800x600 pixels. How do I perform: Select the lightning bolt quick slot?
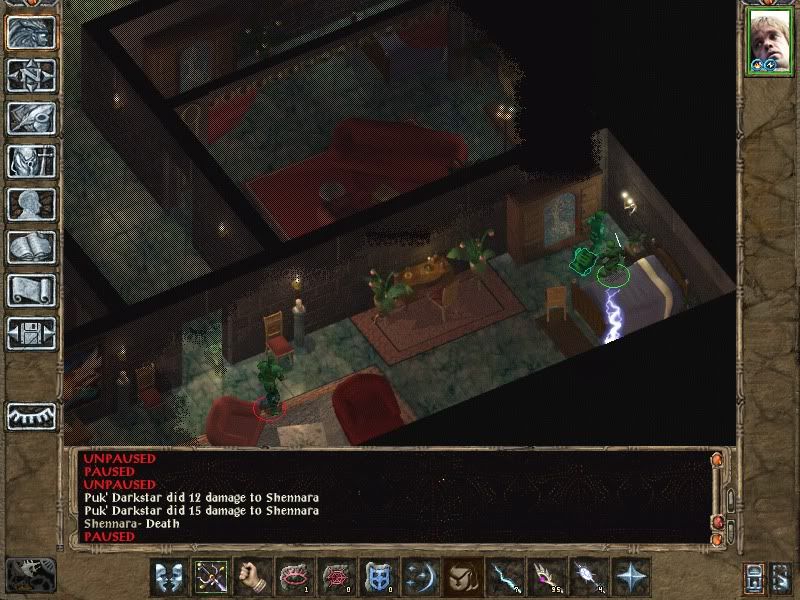506,577
